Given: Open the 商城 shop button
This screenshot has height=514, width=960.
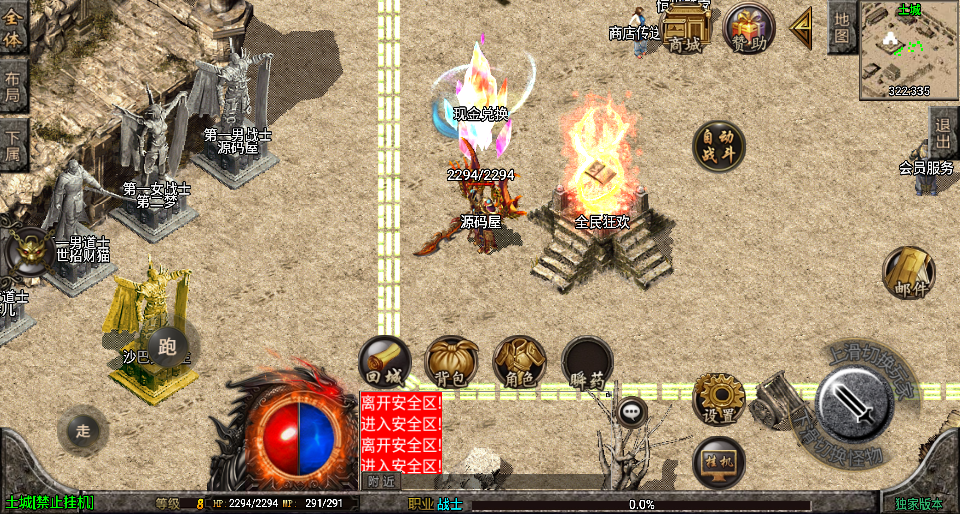Looking at the screenshot, I should [686, 29].
